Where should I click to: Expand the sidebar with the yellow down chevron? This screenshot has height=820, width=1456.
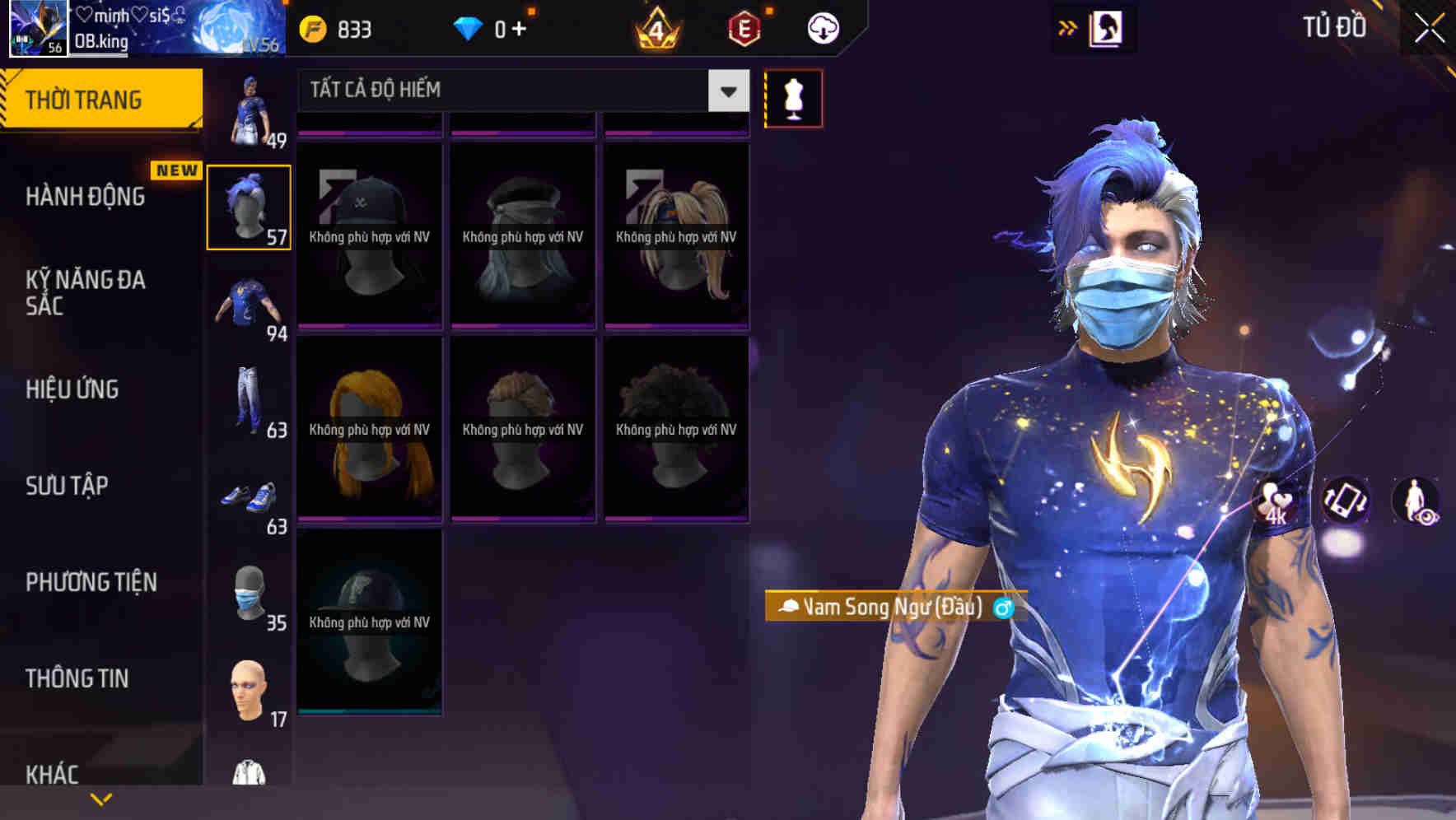pos(100,798)
